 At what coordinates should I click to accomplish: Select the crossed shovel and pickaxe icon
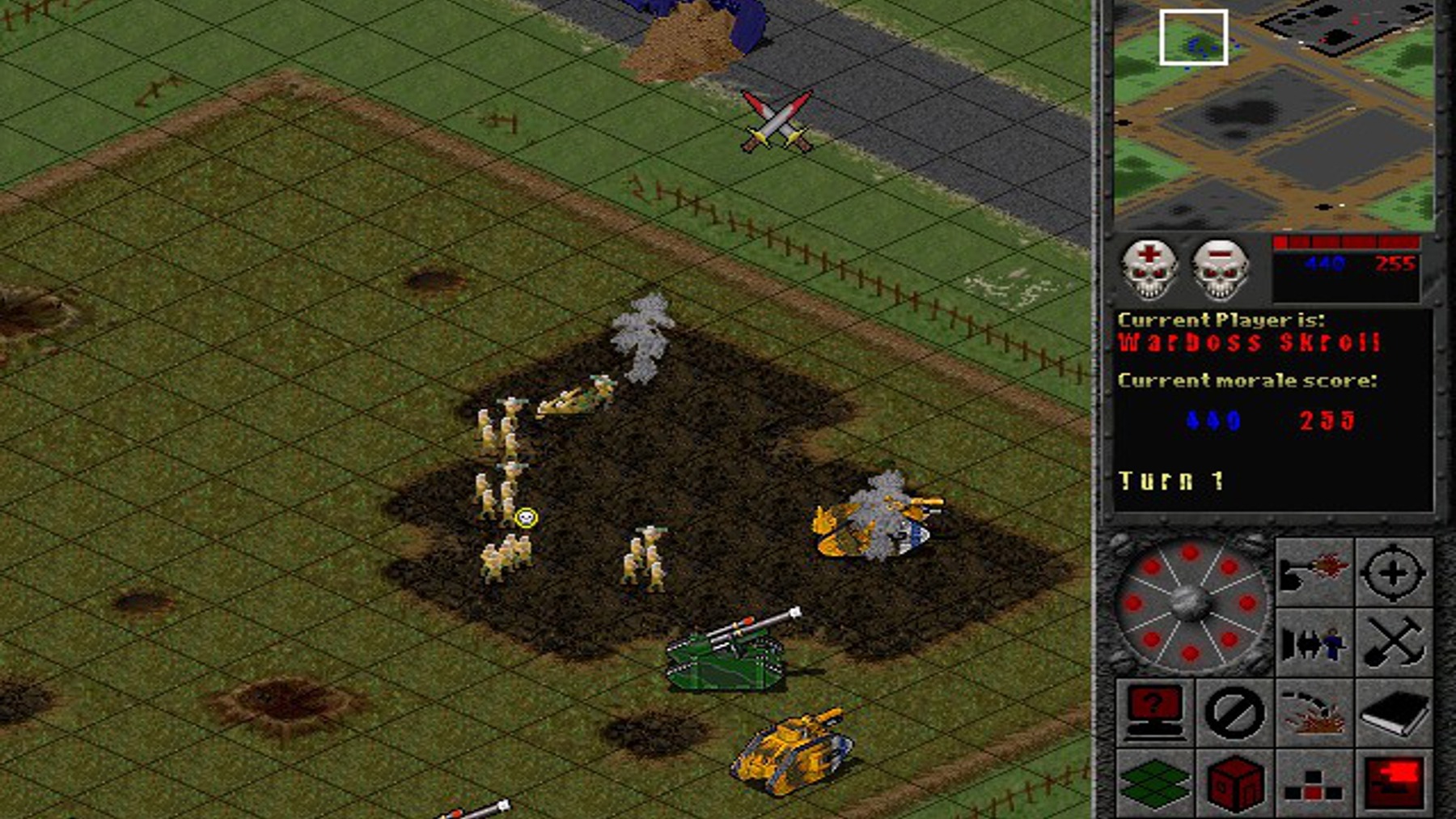click(x=1393, y=643)
